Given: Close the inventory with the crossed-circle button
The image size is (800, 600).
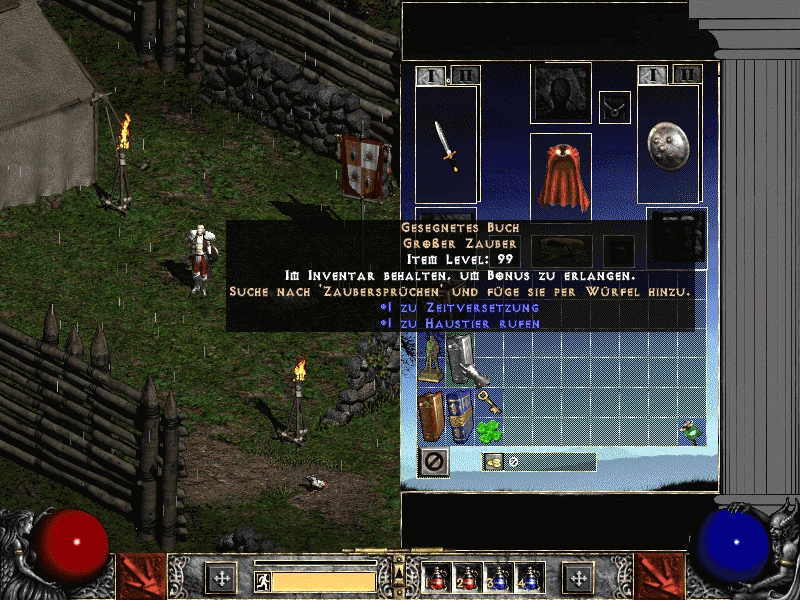Looking at the screenshot, I should point(433,461).
